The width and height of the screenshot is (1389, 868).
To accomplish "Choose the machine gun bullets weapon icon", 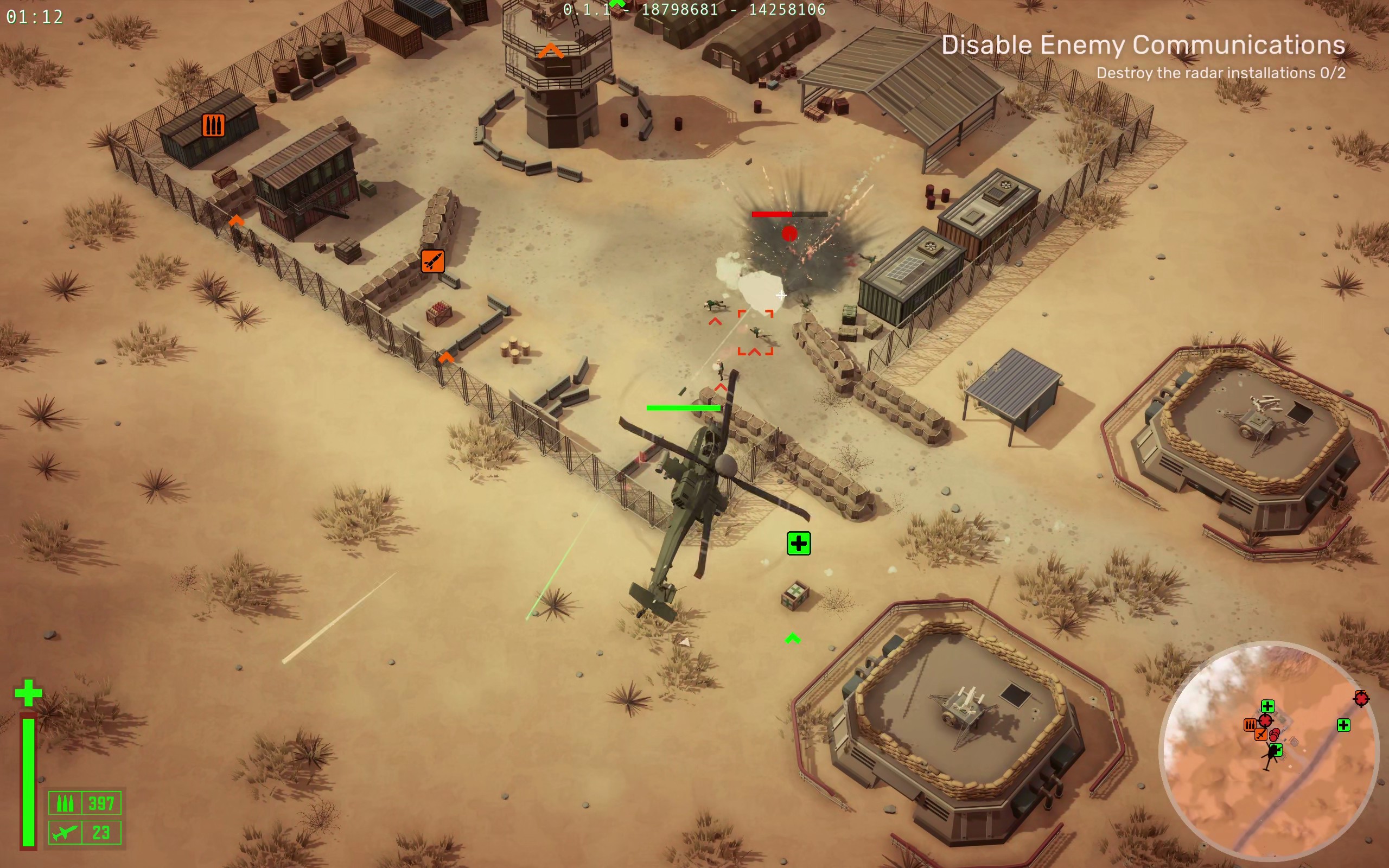I will (x=65, y=802).
